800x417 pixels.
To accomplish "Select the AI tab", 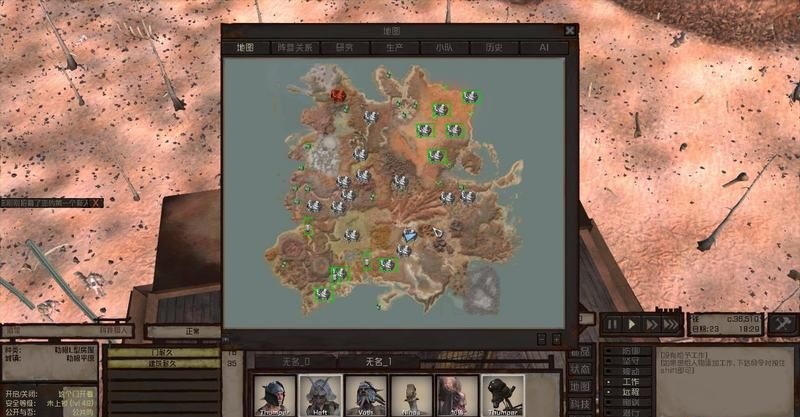I will (544, 47).
